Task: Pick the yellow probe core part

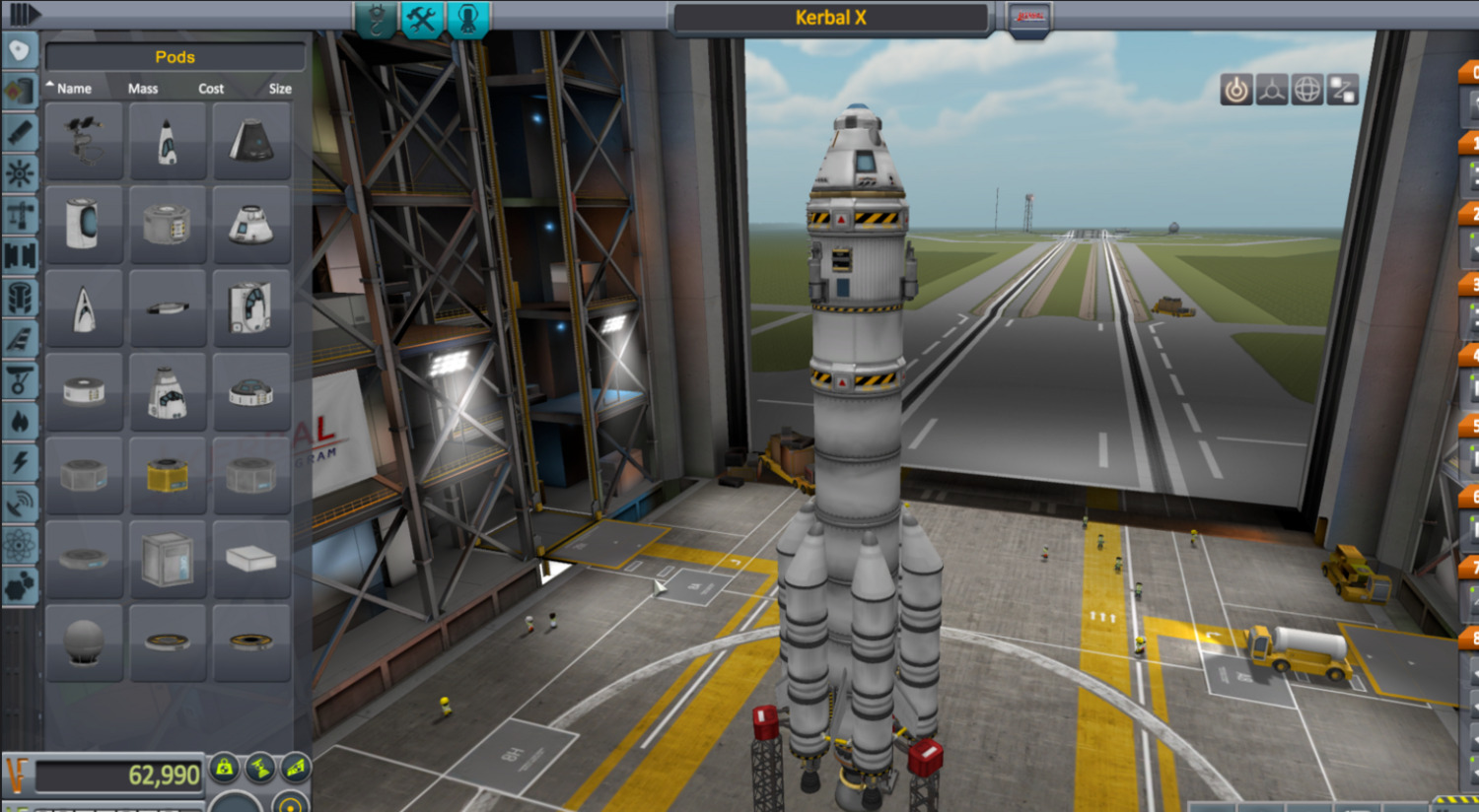Action: (x=168, y=476)
